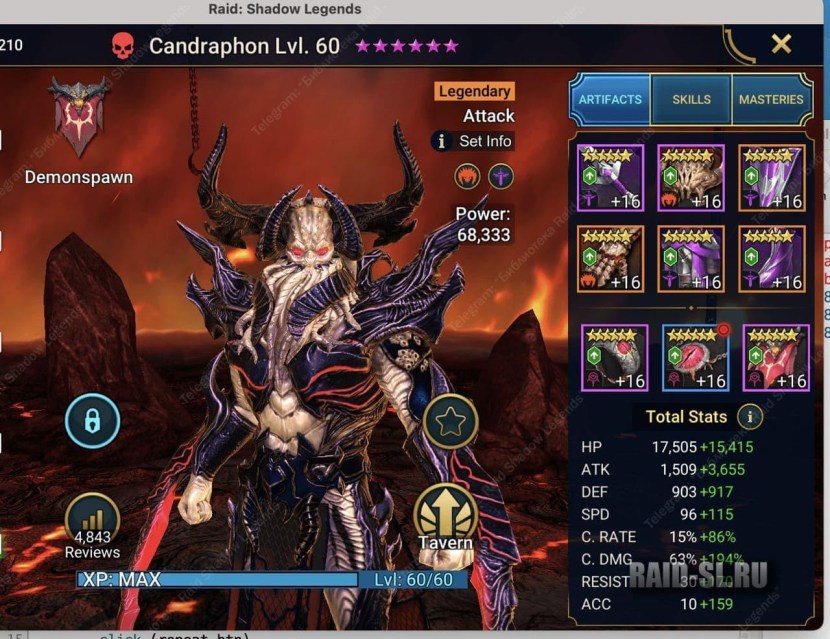Go to the Tavern upgrade

coord(446,518)
